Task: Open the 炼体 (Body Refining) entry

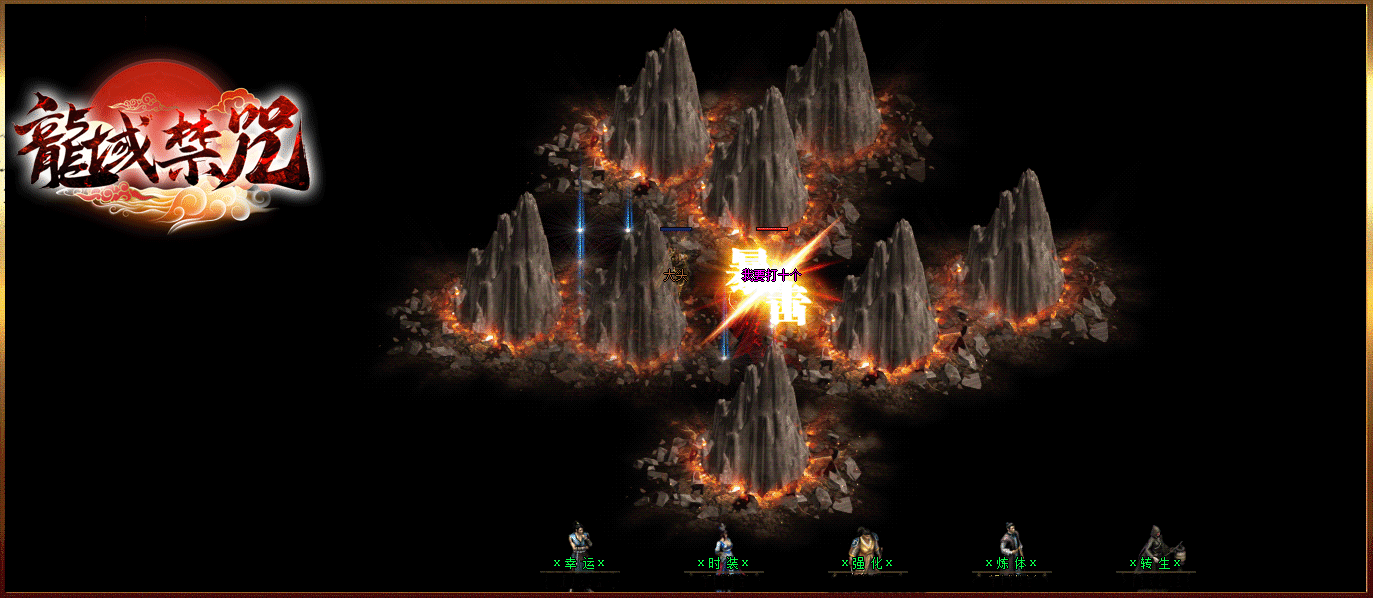Action: (x=1011, y=563)
